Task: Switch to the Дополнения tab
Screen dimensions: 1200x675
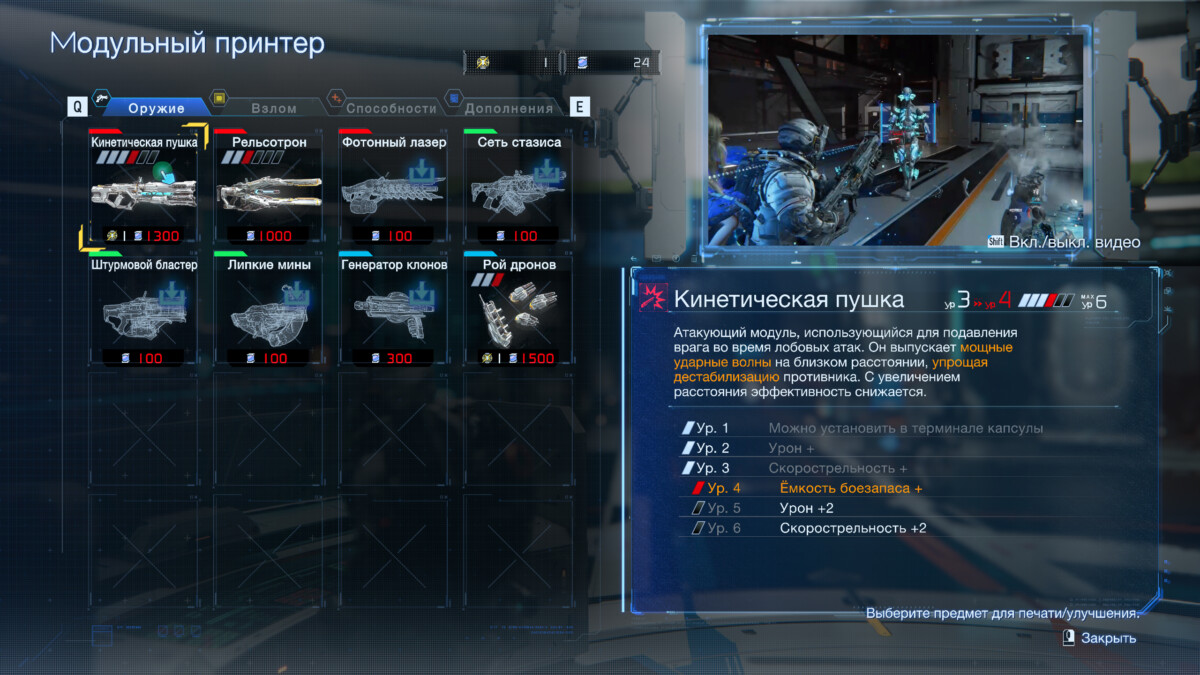Action: 508,108
